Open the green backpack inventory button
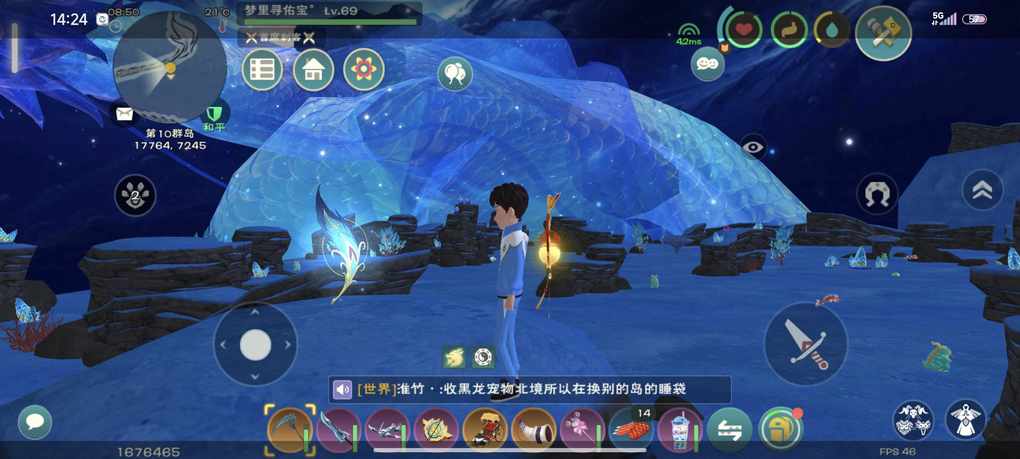The image size is (1020, 459). click(780, 430)
